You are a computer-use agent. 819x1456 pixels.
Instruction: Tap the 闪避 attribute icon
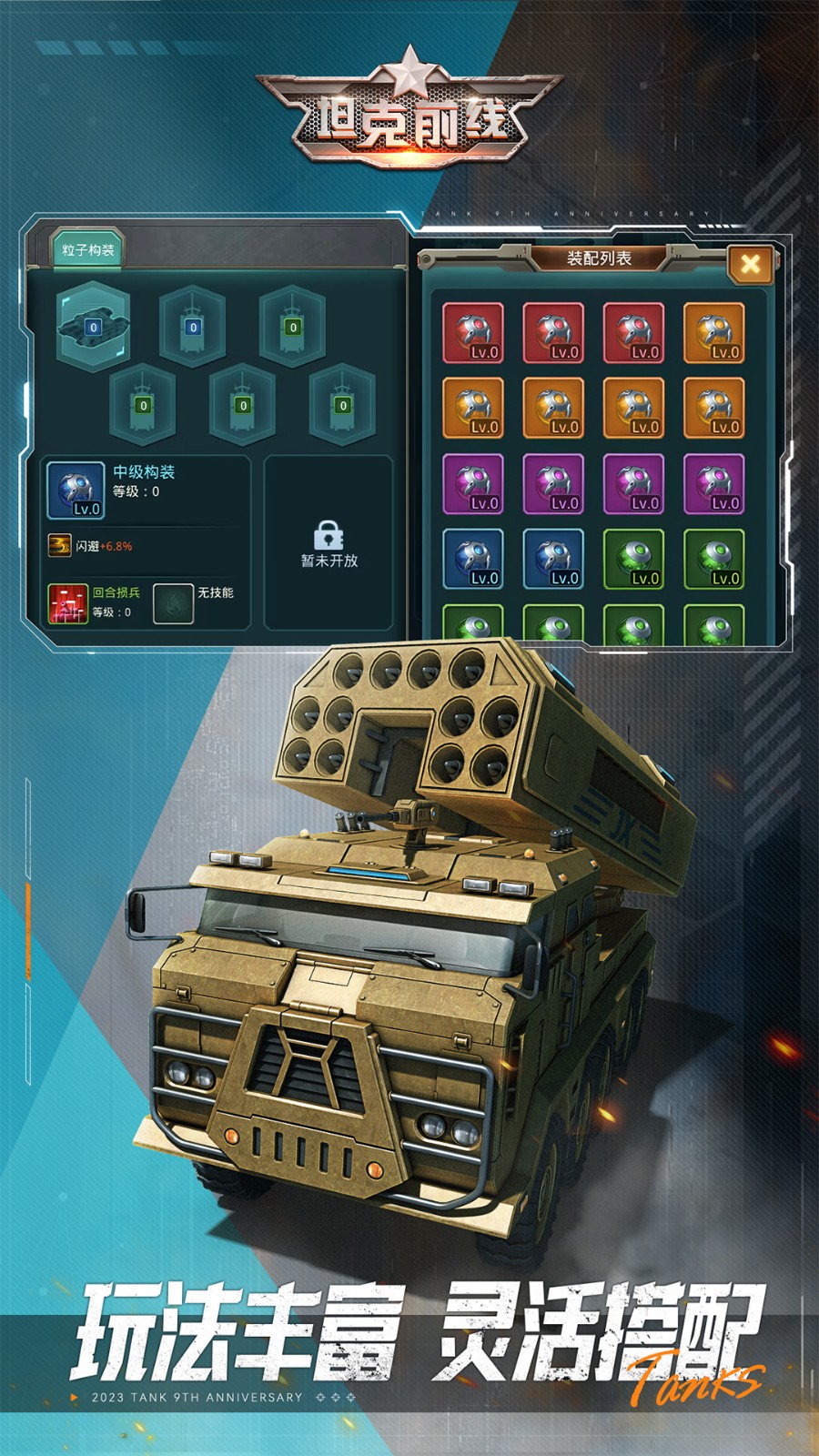tap(60, 545)
